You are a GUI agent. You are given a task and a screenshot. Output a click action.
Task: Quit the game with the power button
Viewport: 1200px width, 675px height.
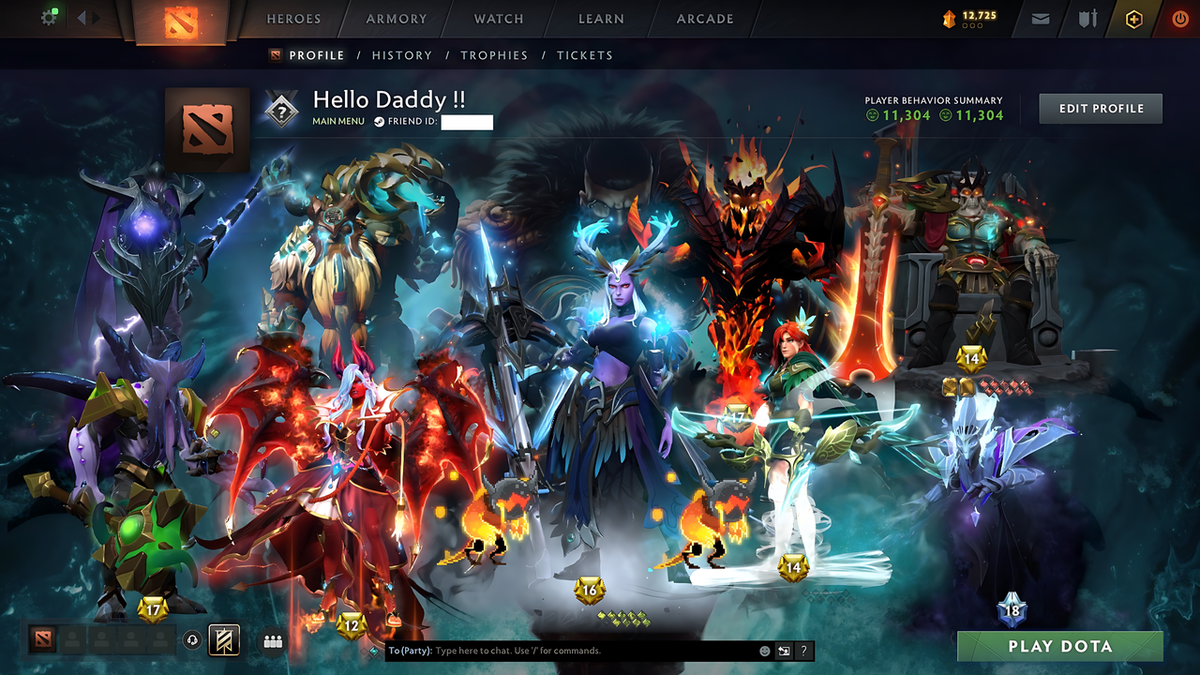click(x=1180, y=19)
